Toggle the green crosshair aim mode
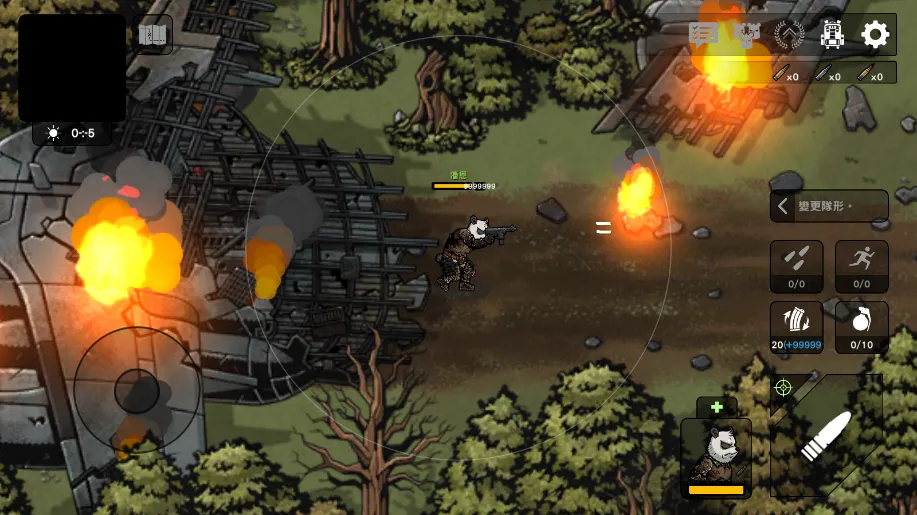 point(783,387)
